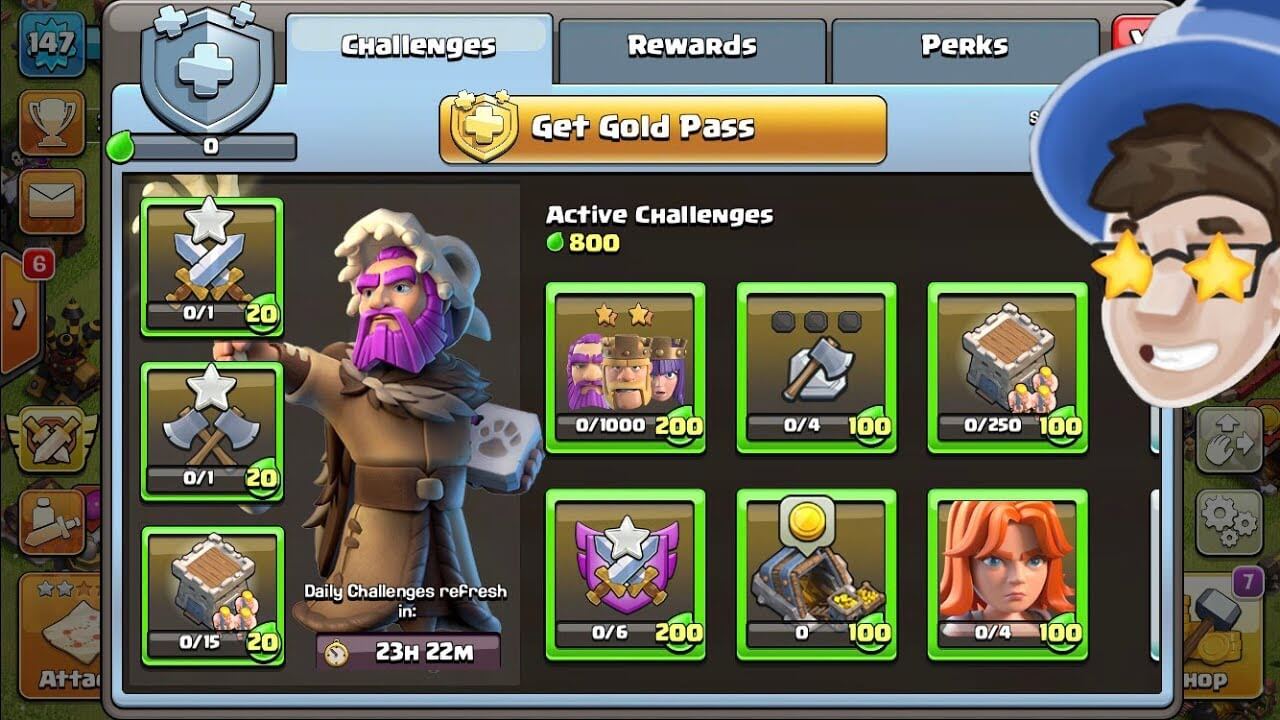This screenshot has height=720, width=1280.
Task: Click the Get Gold Pass button
Action: [x=660, y=127]
